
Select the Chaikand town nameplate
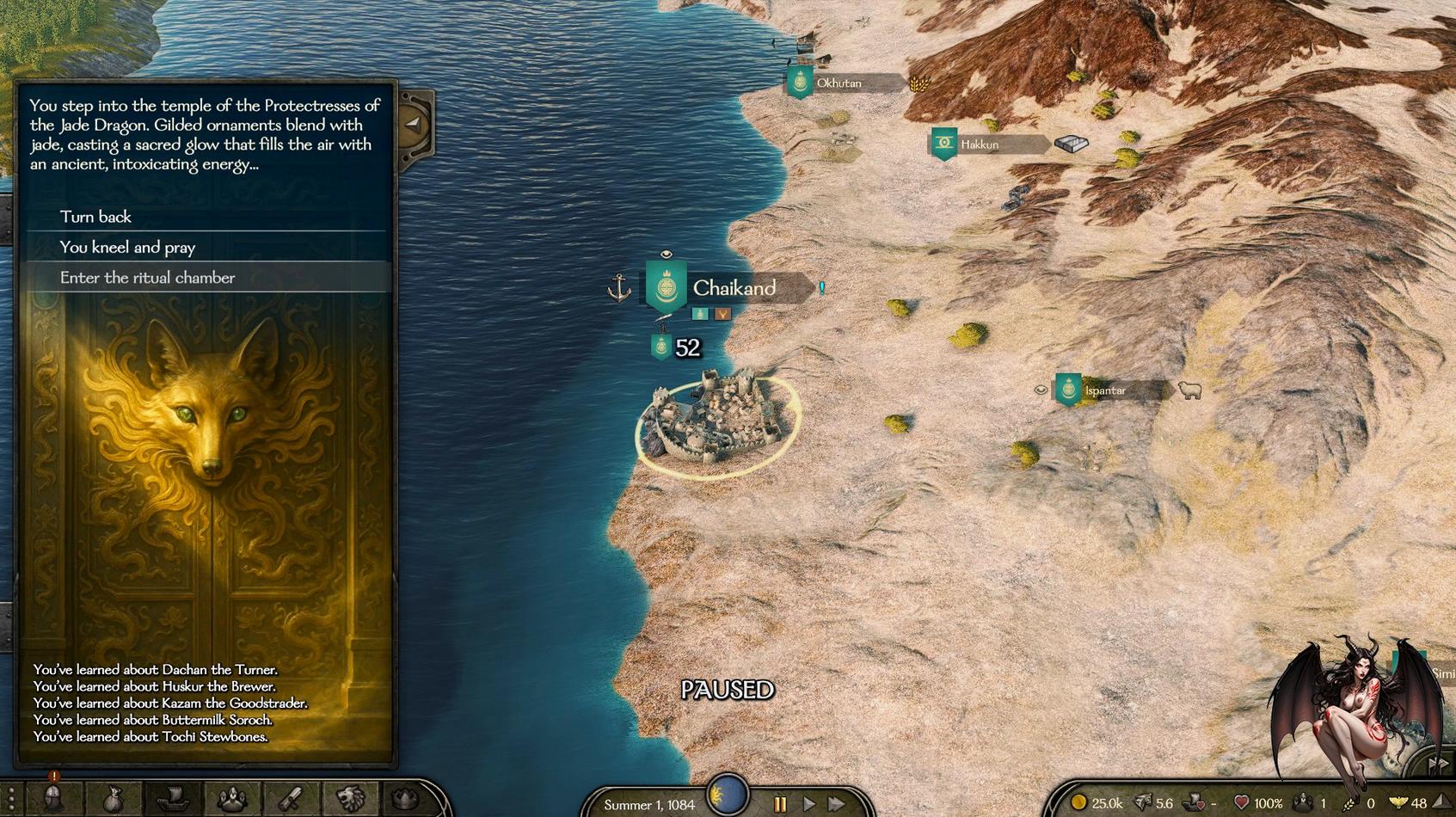point(734,288)
